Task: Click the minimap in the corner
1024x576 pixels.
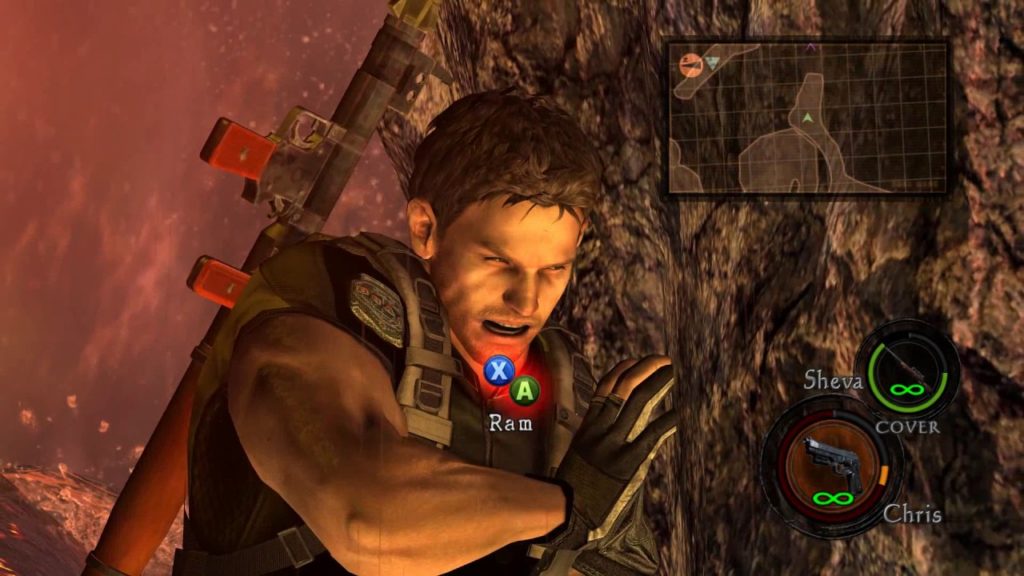Action: pos(807,117)
